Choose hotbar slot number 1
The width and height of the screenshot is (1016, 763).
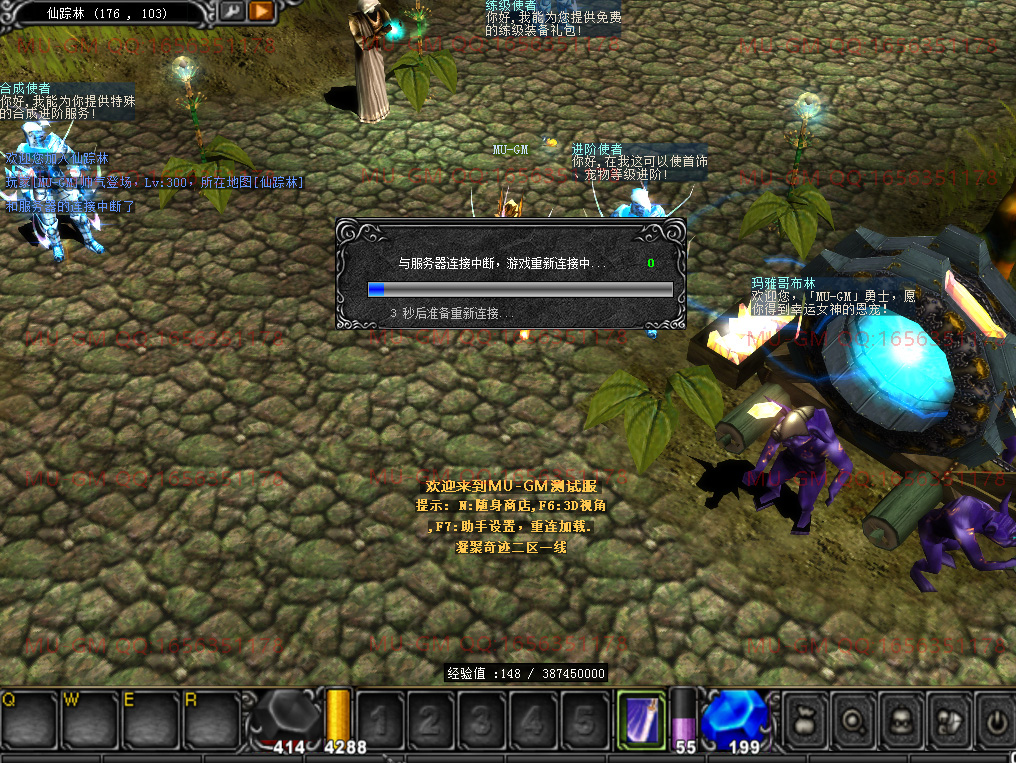(380, 718)
